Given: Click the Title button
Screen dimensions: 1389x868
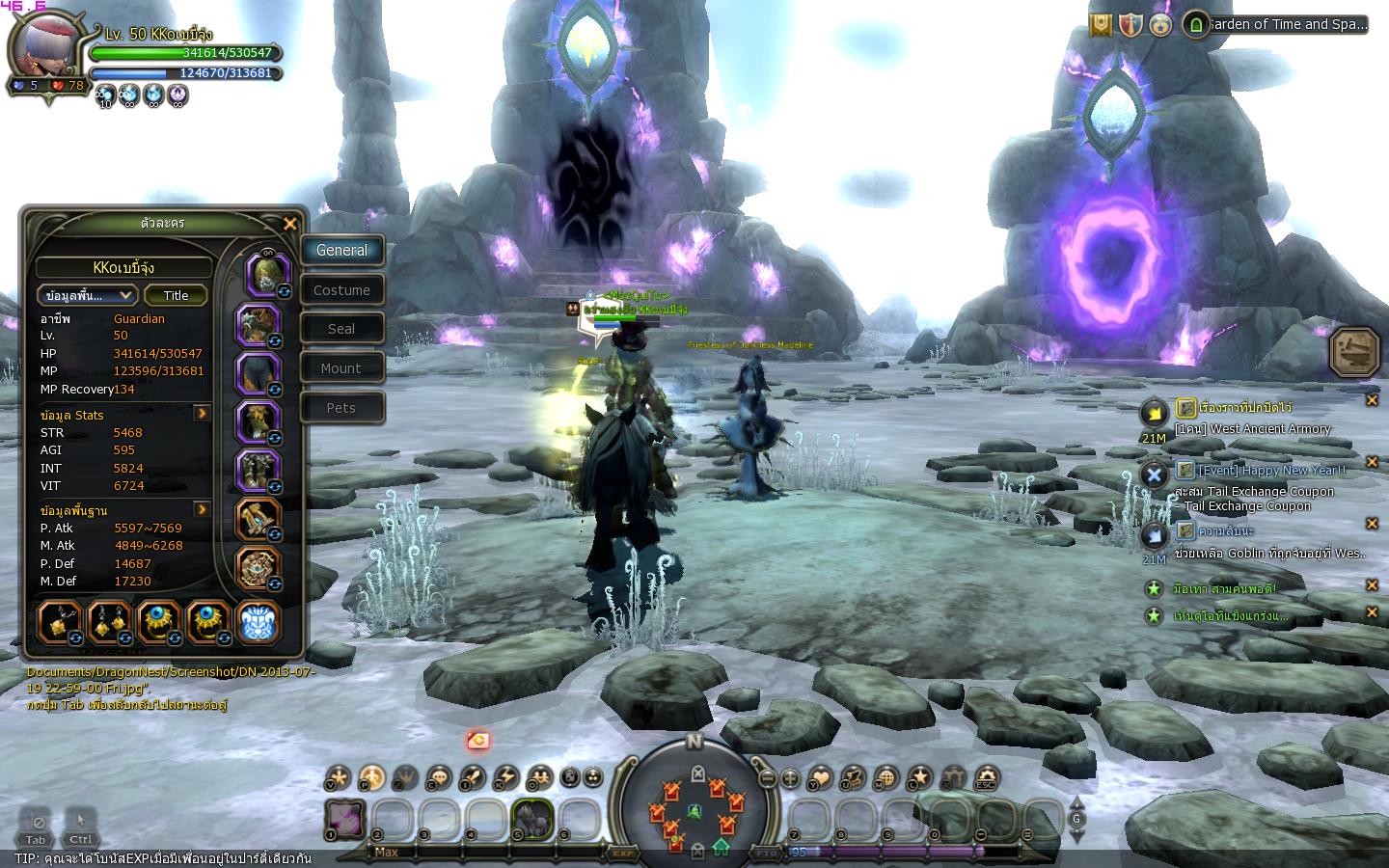Looking at the screenshot, I should click(176, 295).
